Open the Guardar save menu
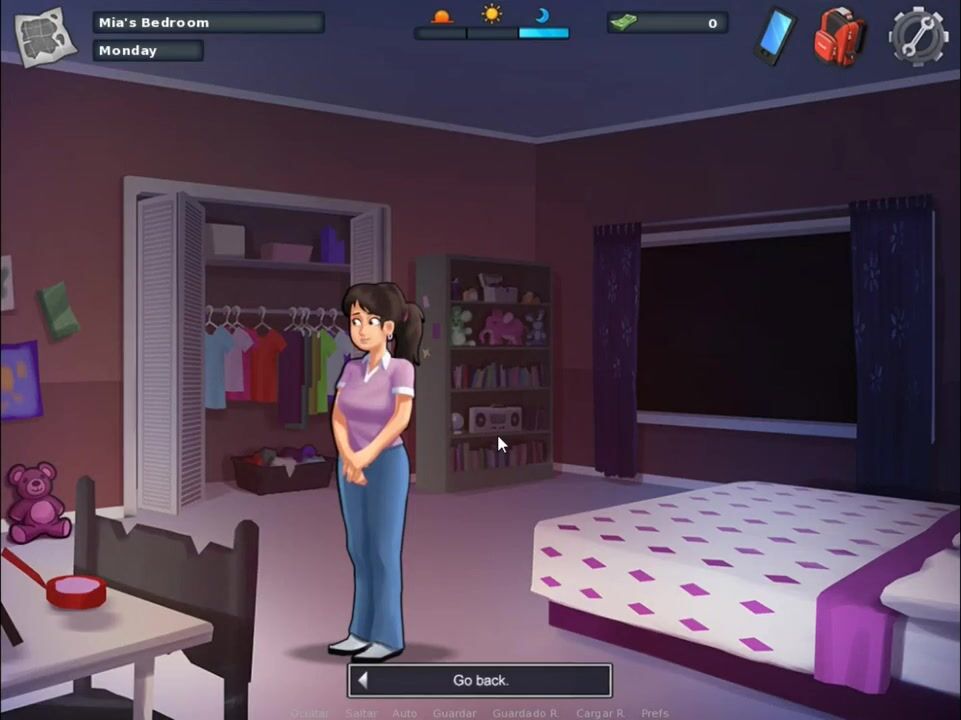961x720 pixels. coord(454,713)
